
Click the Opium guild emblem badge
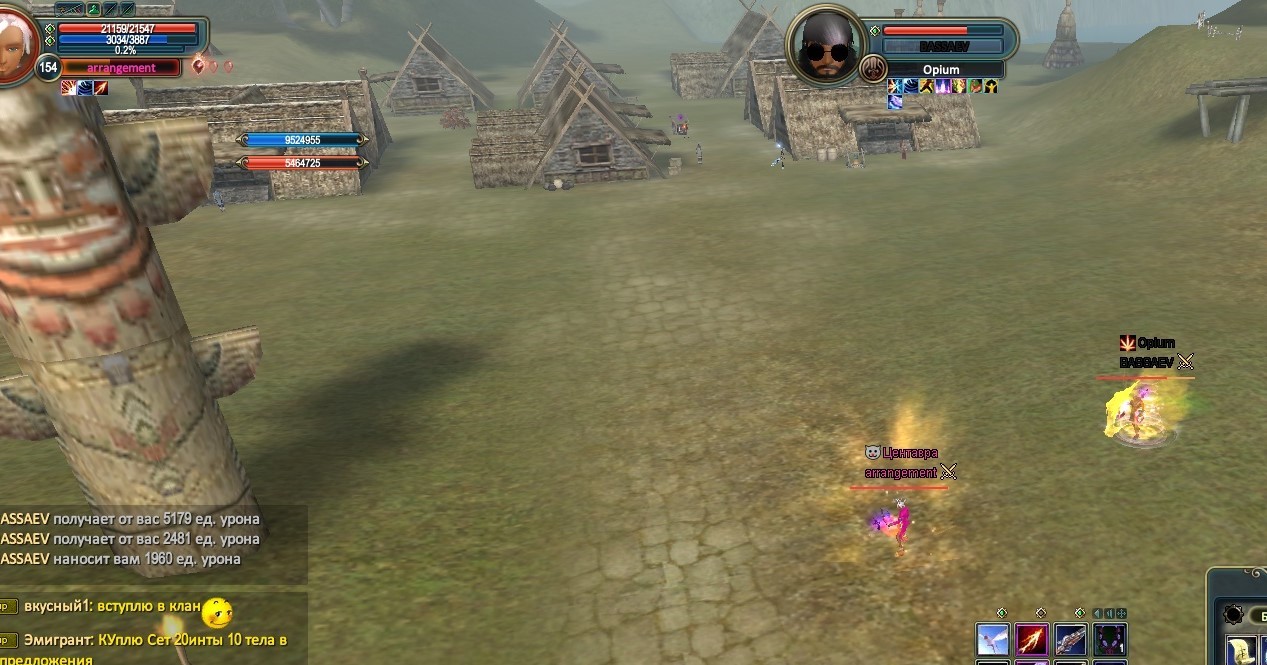[873, 69]
